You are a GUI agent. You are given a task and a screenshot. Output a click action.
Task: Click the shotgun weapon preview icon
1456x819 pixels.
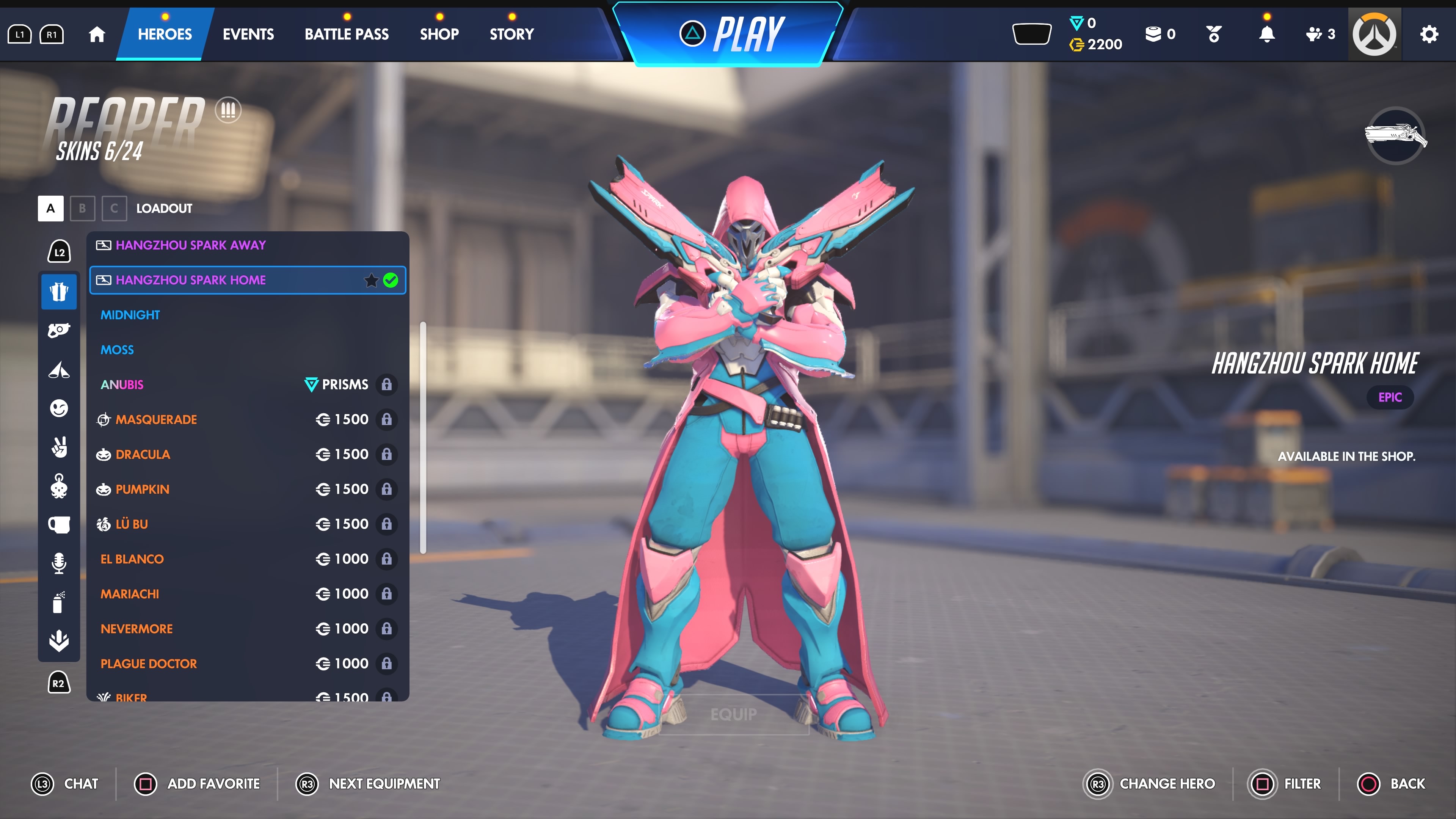click(x=1395, y=136)
